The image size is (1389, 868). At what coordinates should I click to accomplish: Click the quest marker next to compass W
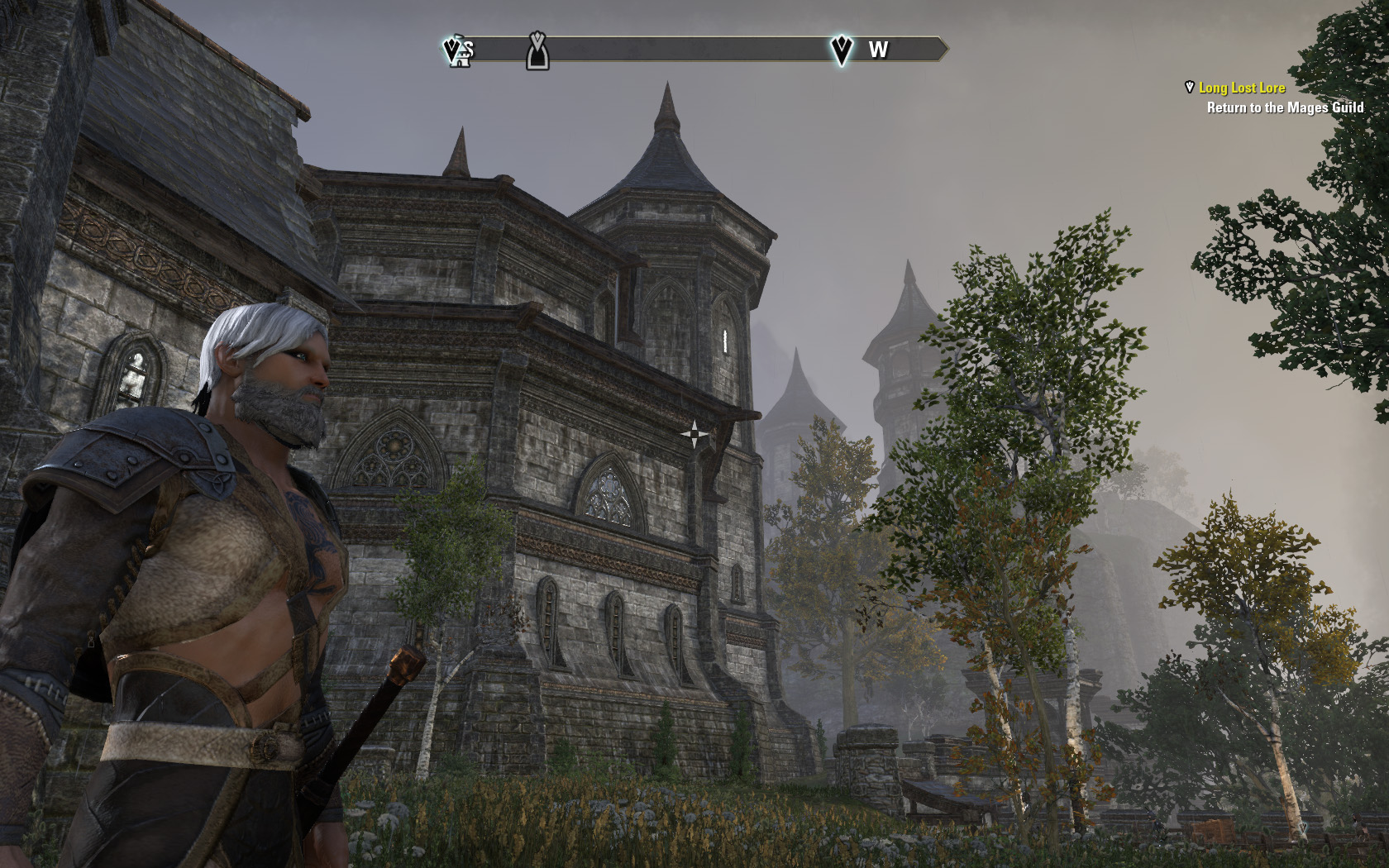tap(841, 50)
